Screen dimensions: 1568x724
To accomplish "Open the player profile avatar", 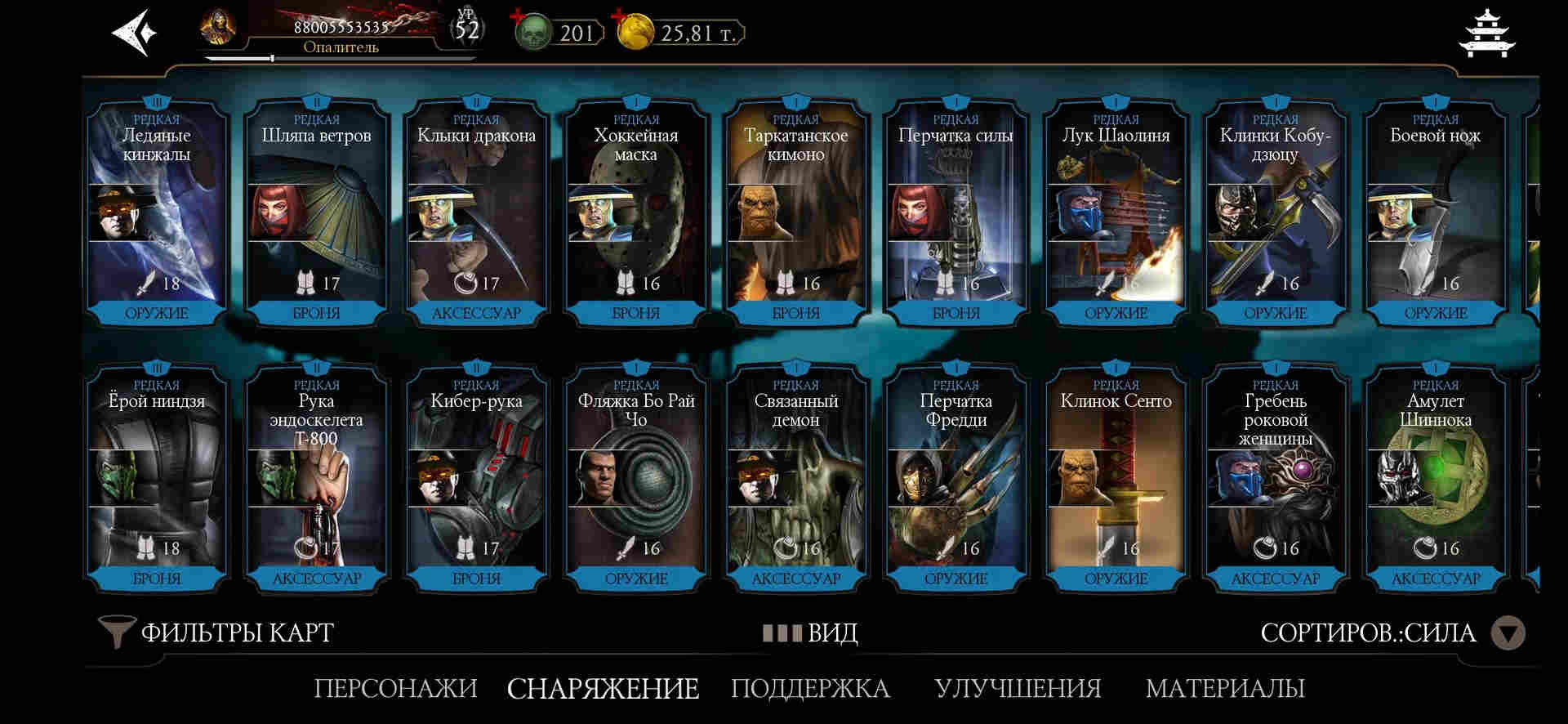I will point(219,28).
